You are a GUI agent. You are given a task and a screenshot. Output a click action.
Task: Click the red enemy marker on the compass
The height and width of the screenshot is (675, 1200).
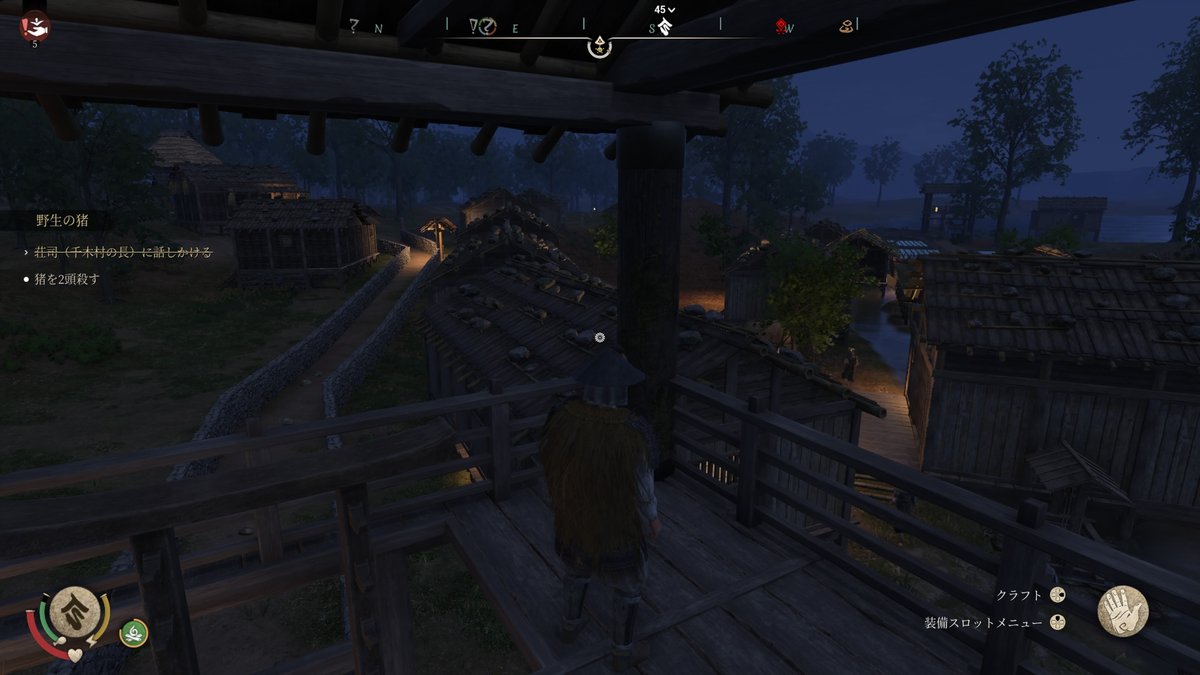781,27
